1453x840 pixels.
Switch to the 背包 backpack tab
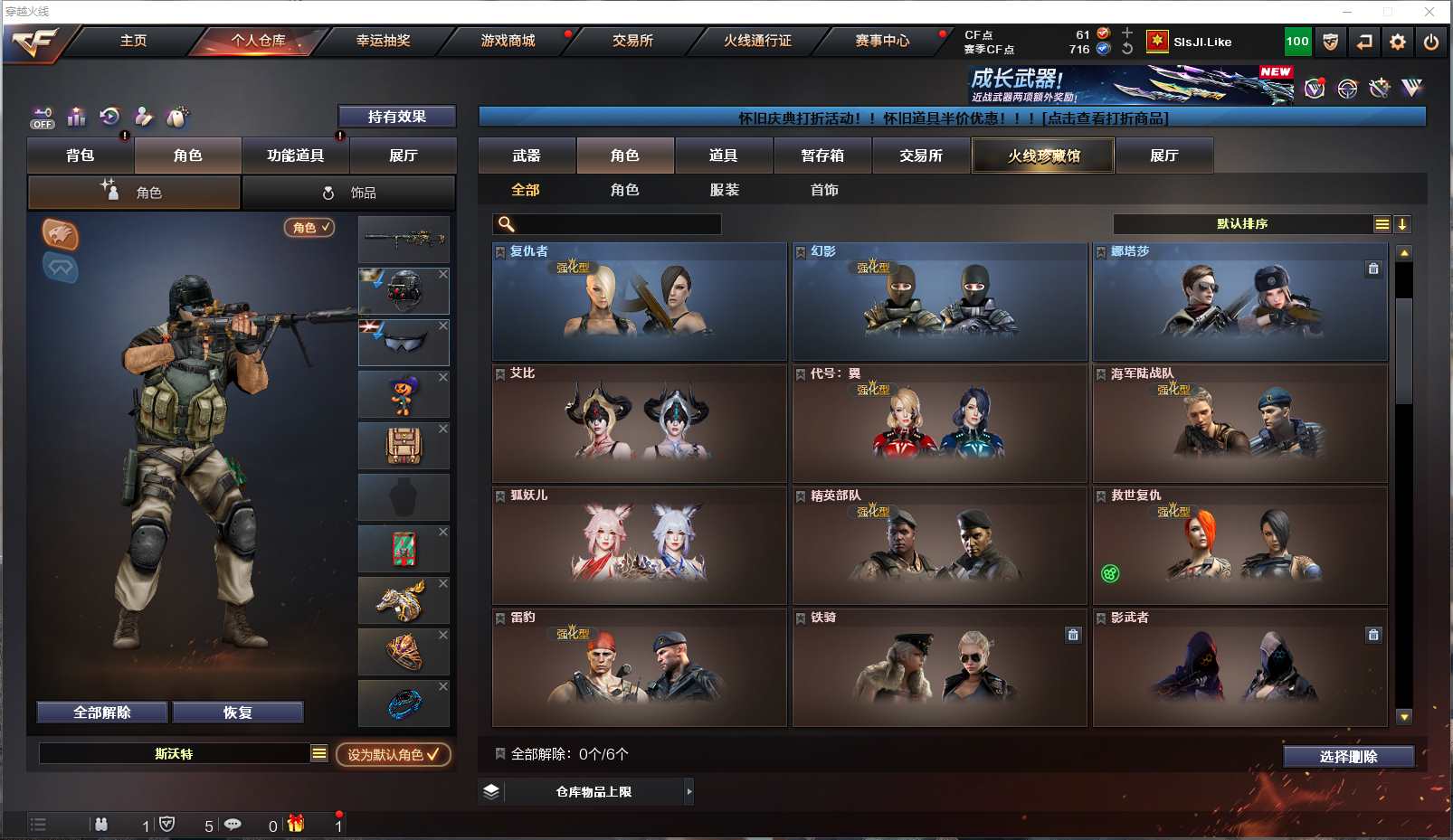81,156
